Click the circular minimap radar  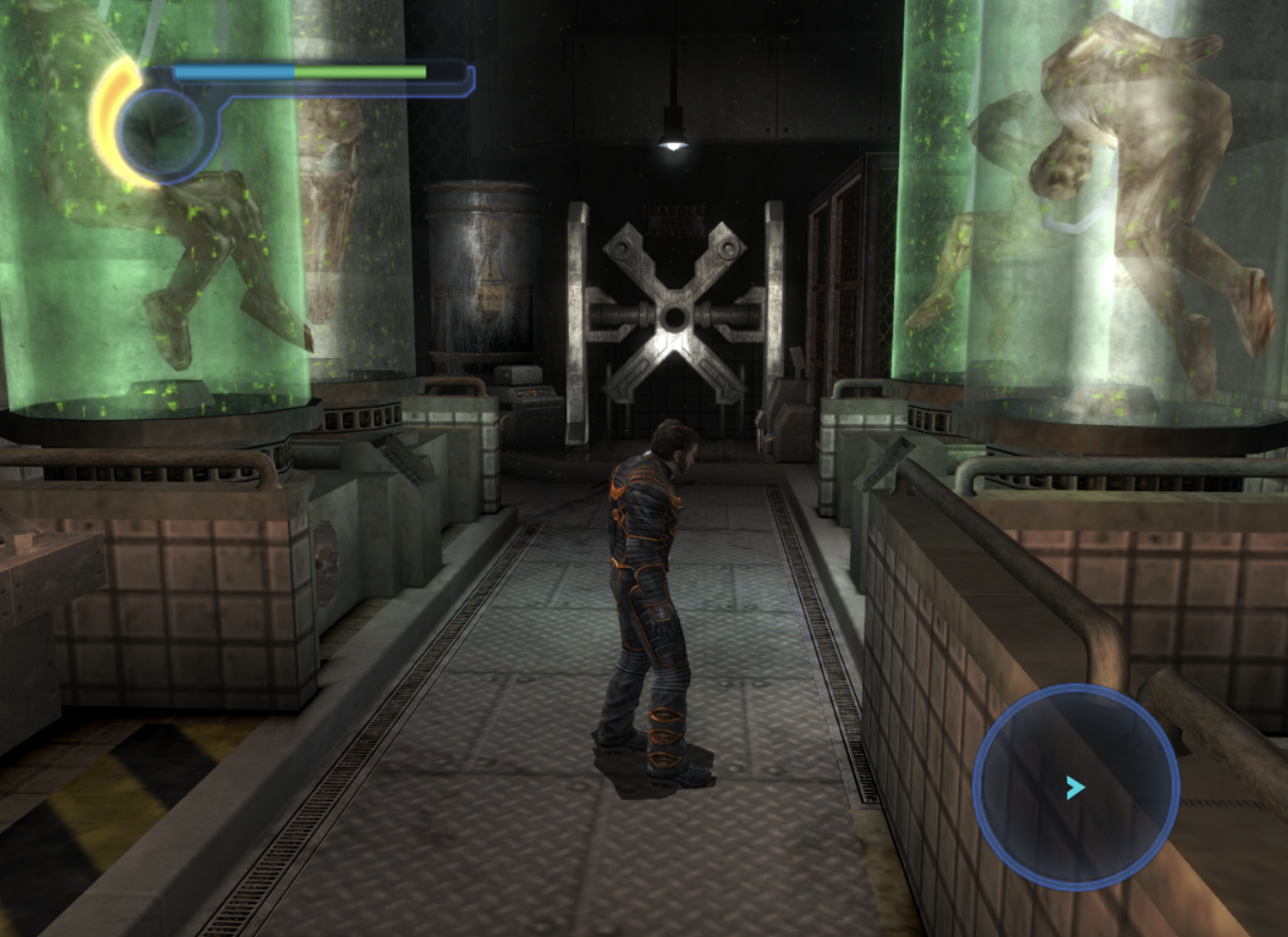1076,786
